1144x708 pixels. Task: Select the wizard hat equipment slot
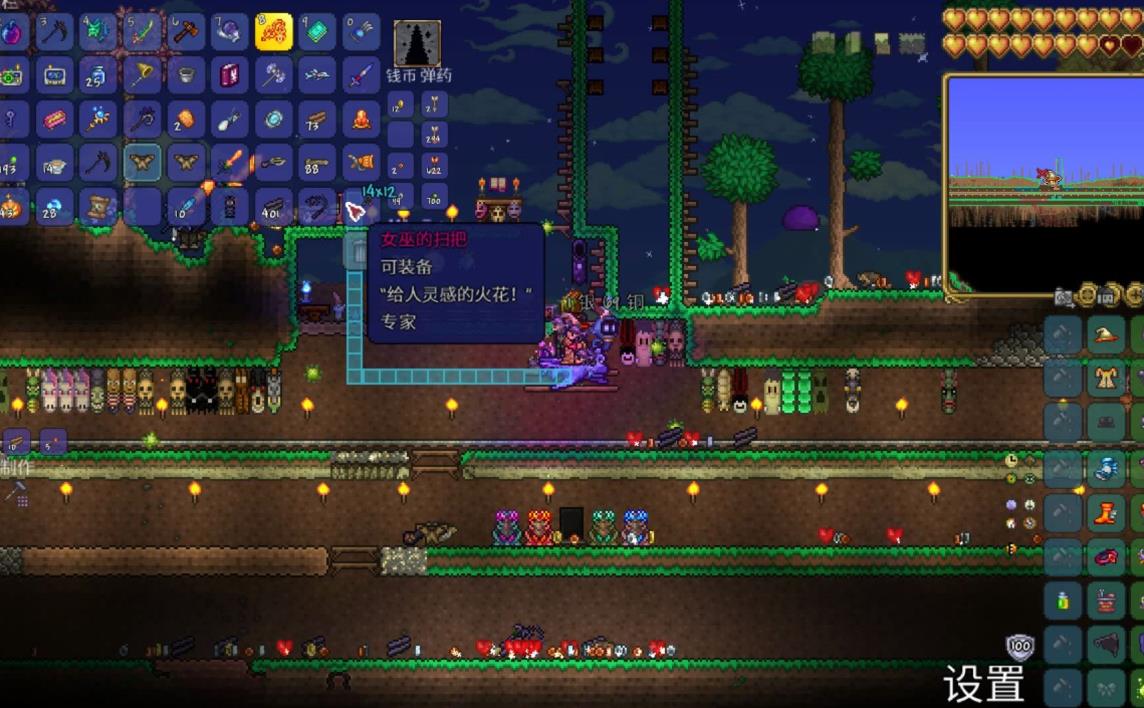point(1105,335)
